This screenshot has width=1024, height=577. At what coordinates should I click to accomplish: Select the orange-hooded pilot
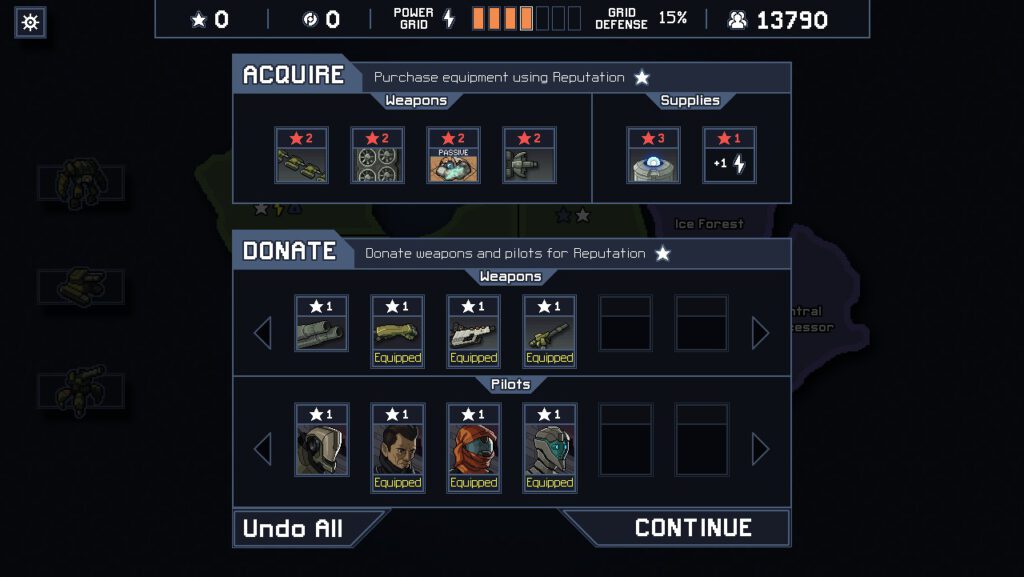(473, 448)
